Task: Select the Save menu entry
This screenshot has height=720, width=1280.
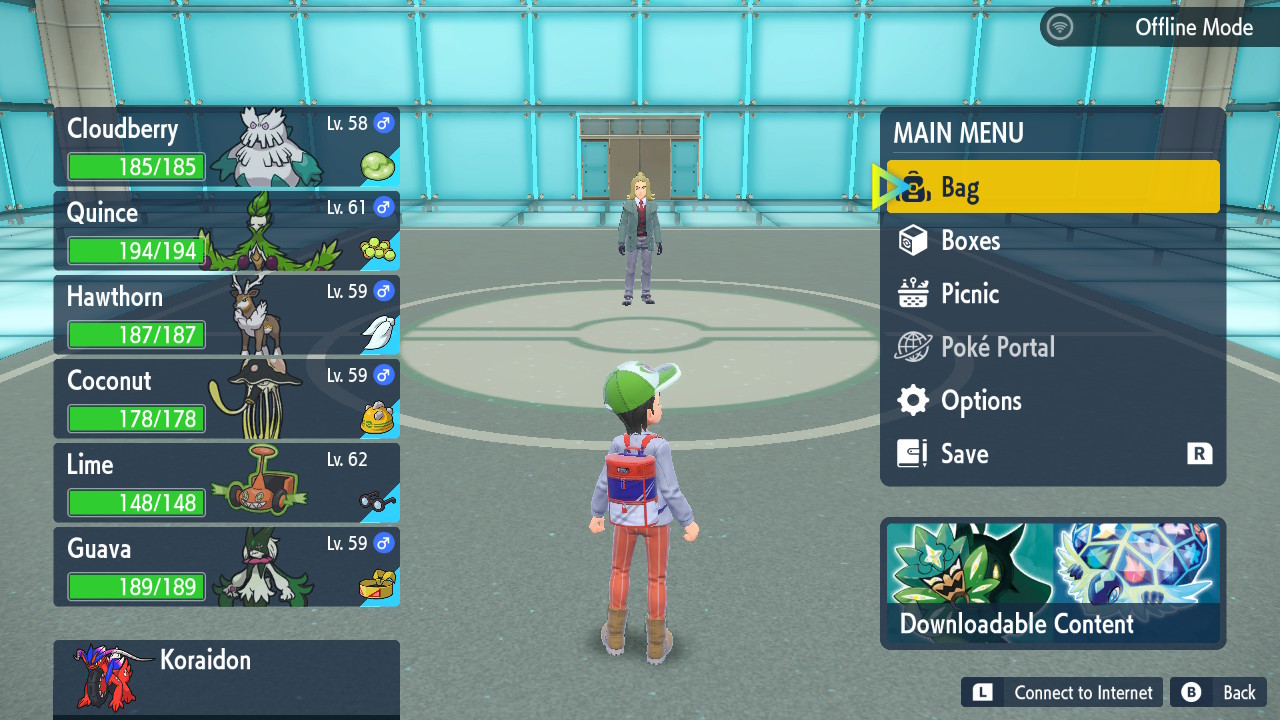Action: pos(1052,454)
